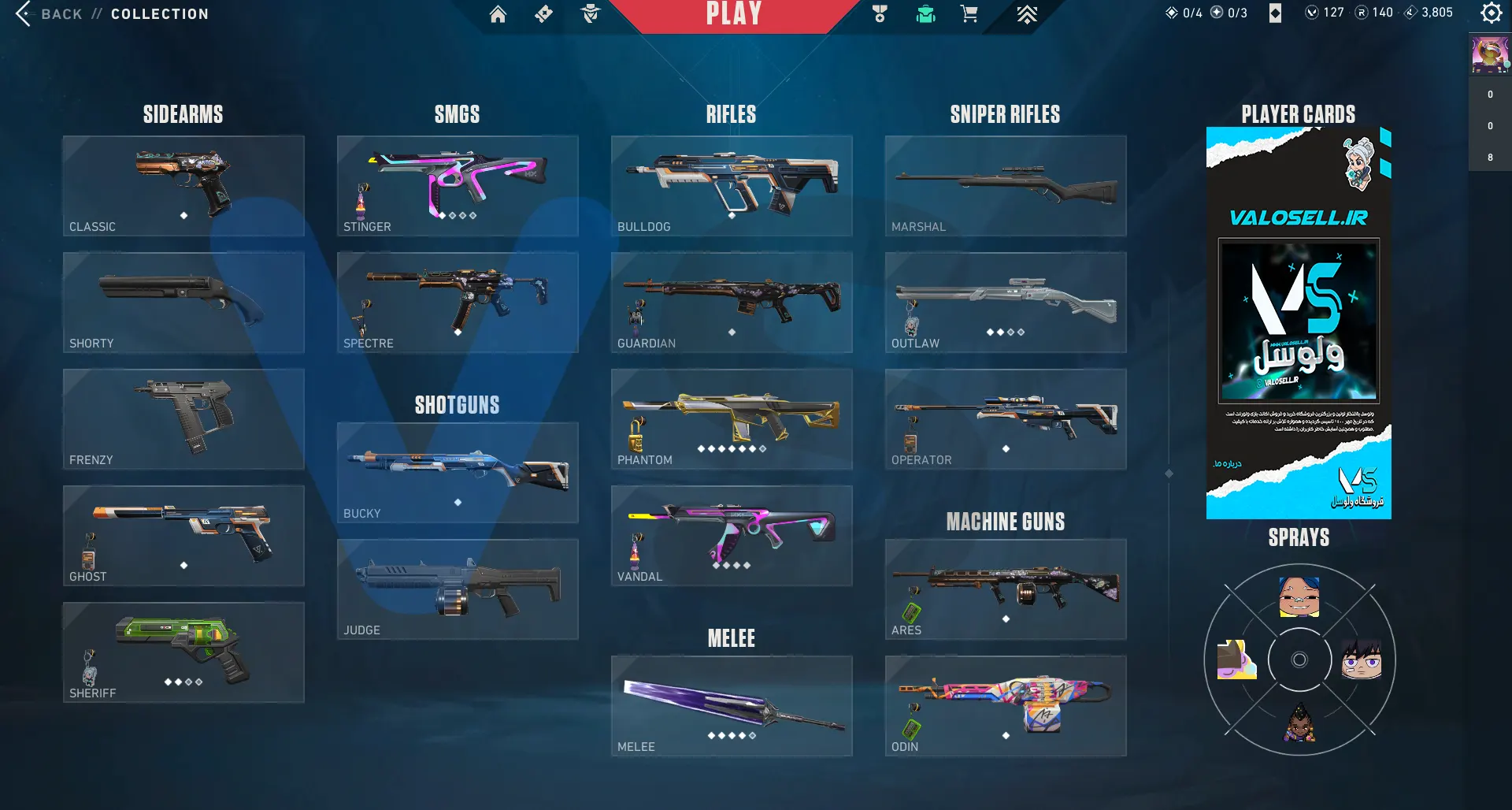Select the Spectre weapon slot
1512x810 pixels.
point(458,303)
